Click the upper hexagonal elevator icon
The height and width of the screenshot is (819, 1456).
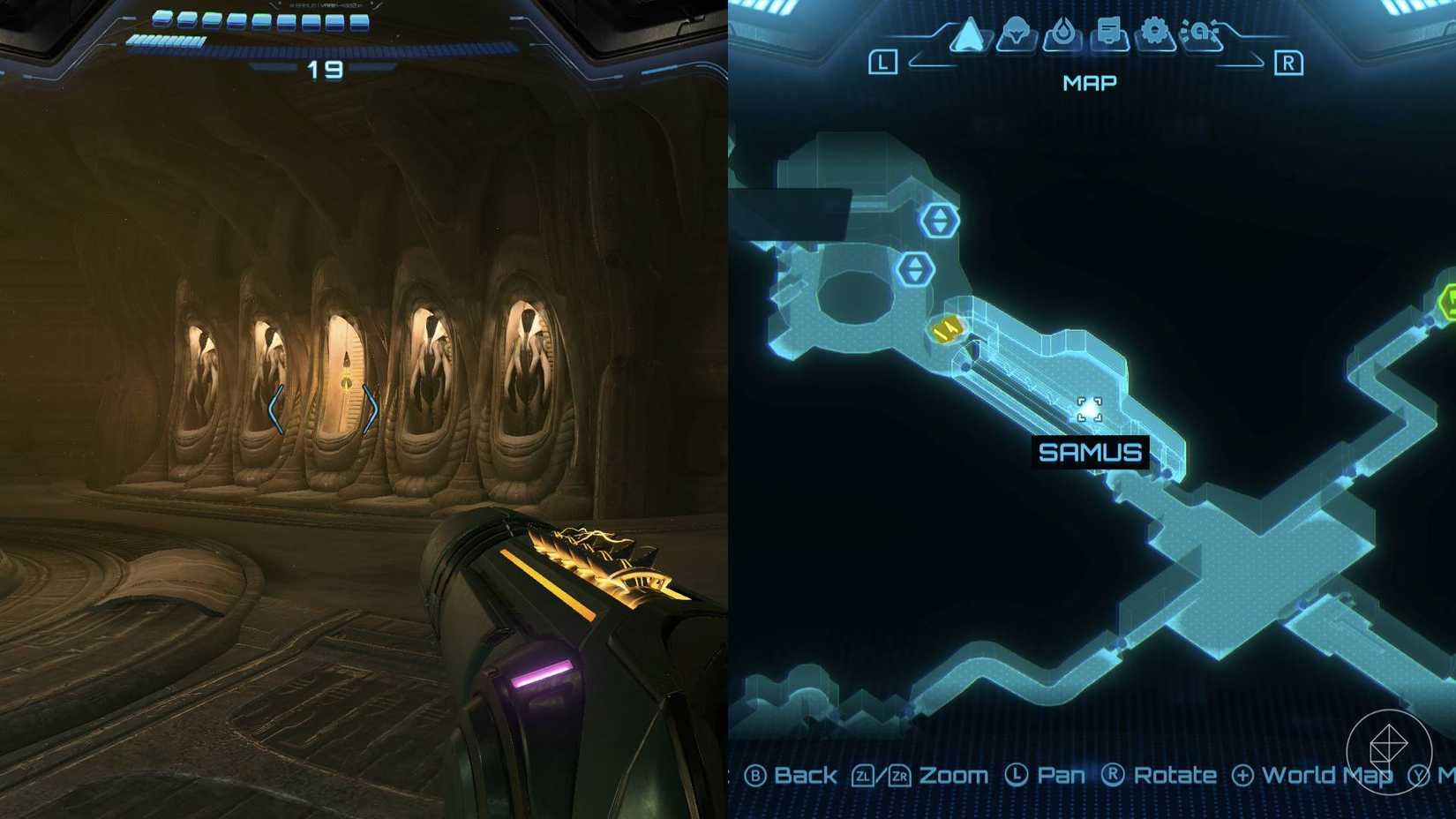click(940, 221)
